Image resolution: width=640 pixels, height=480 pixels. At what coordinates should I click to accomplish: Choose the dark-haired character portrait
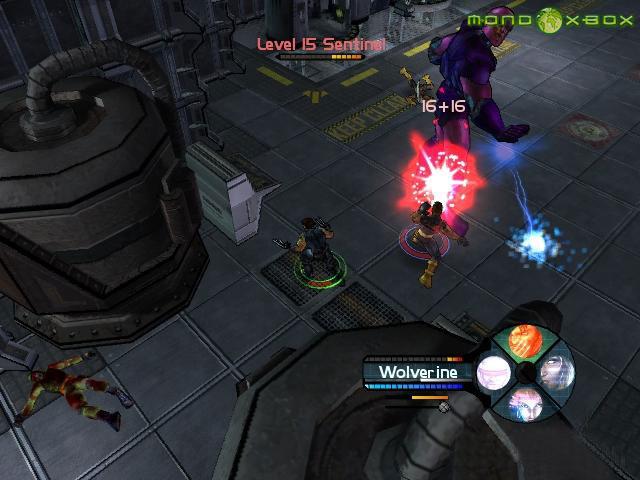click(x=555, y=372)
